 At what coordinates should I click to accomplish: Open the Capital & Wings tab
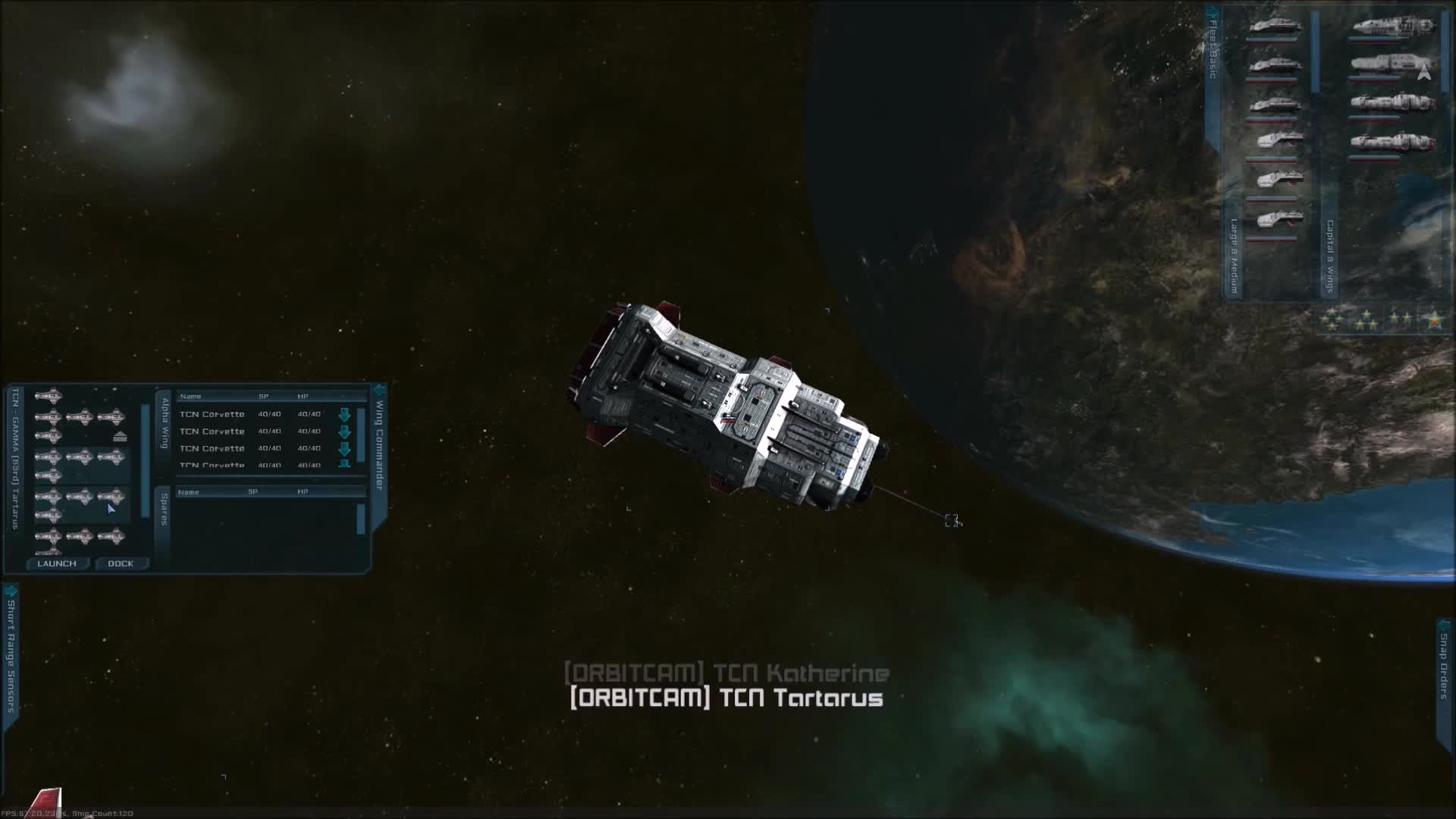coord(1329,258)
